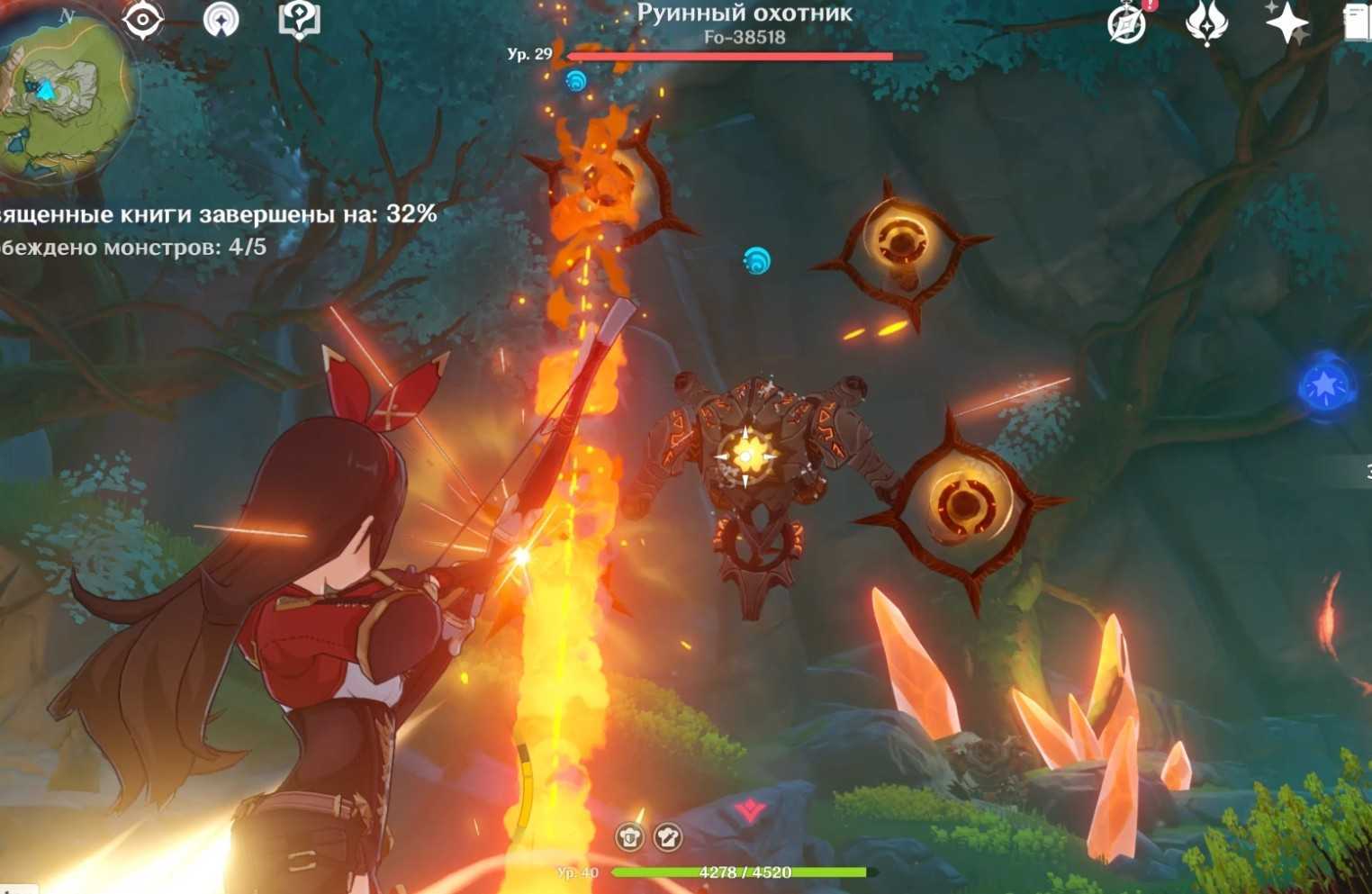1372x894 pixels.
Task: Open the winged Battle Pass icon
Action: (1206, 23)
